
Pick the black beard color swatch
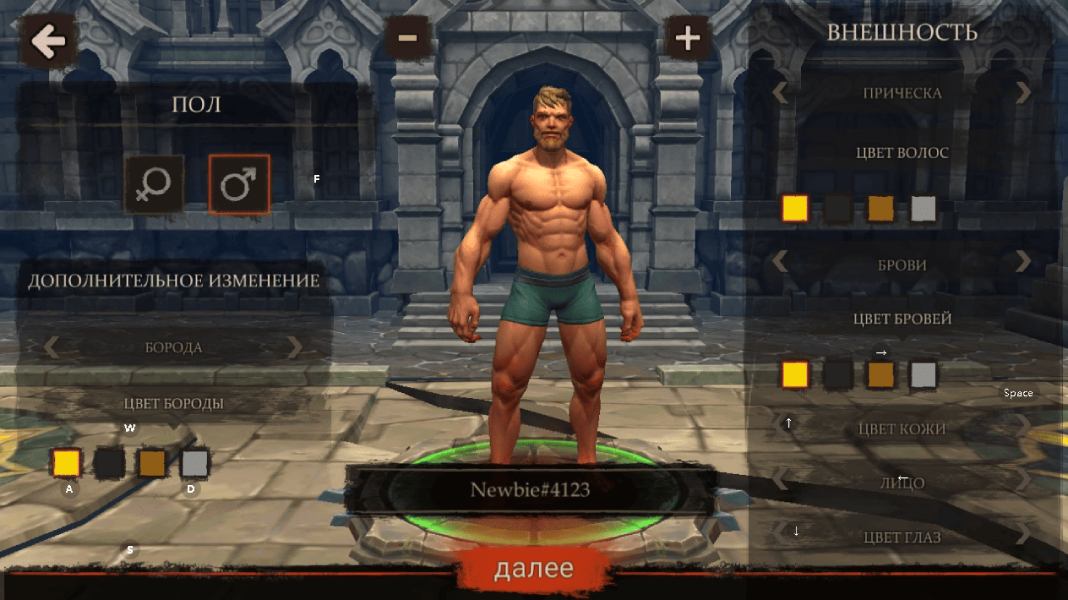(x=109, y=463)
